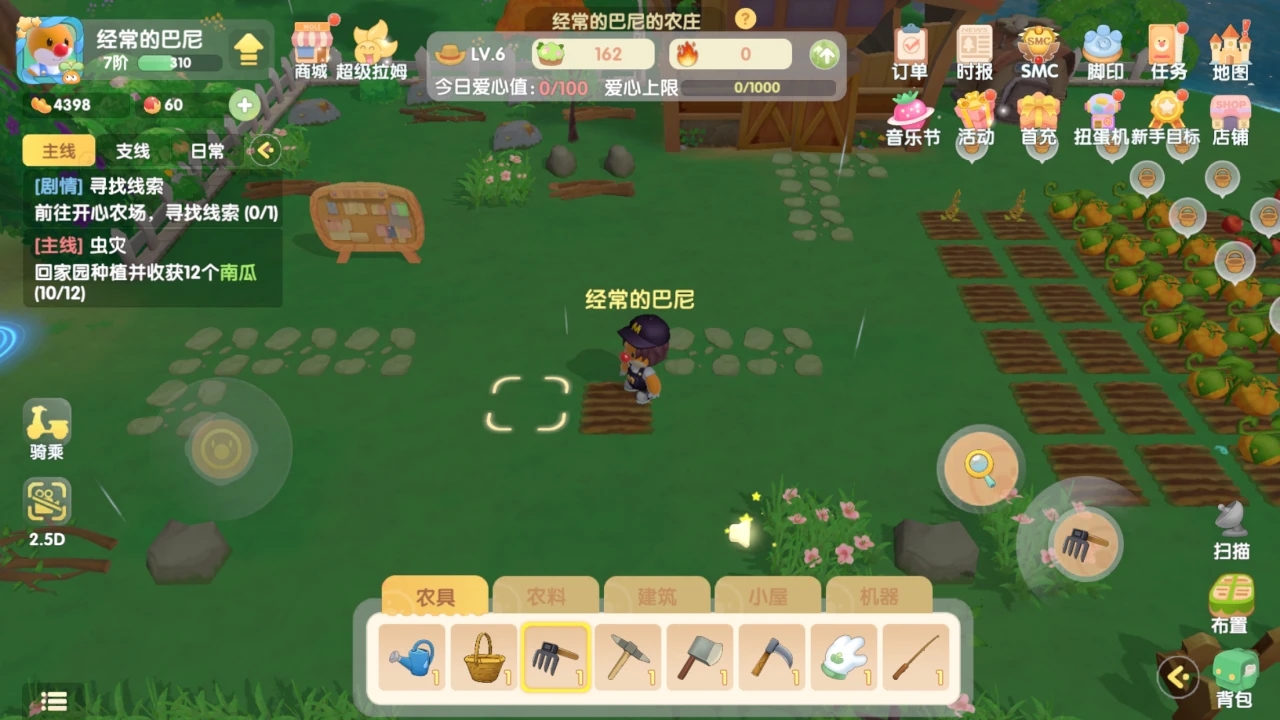
Task: Click the plus button to add currency
Action: click(x=244, y=104)
